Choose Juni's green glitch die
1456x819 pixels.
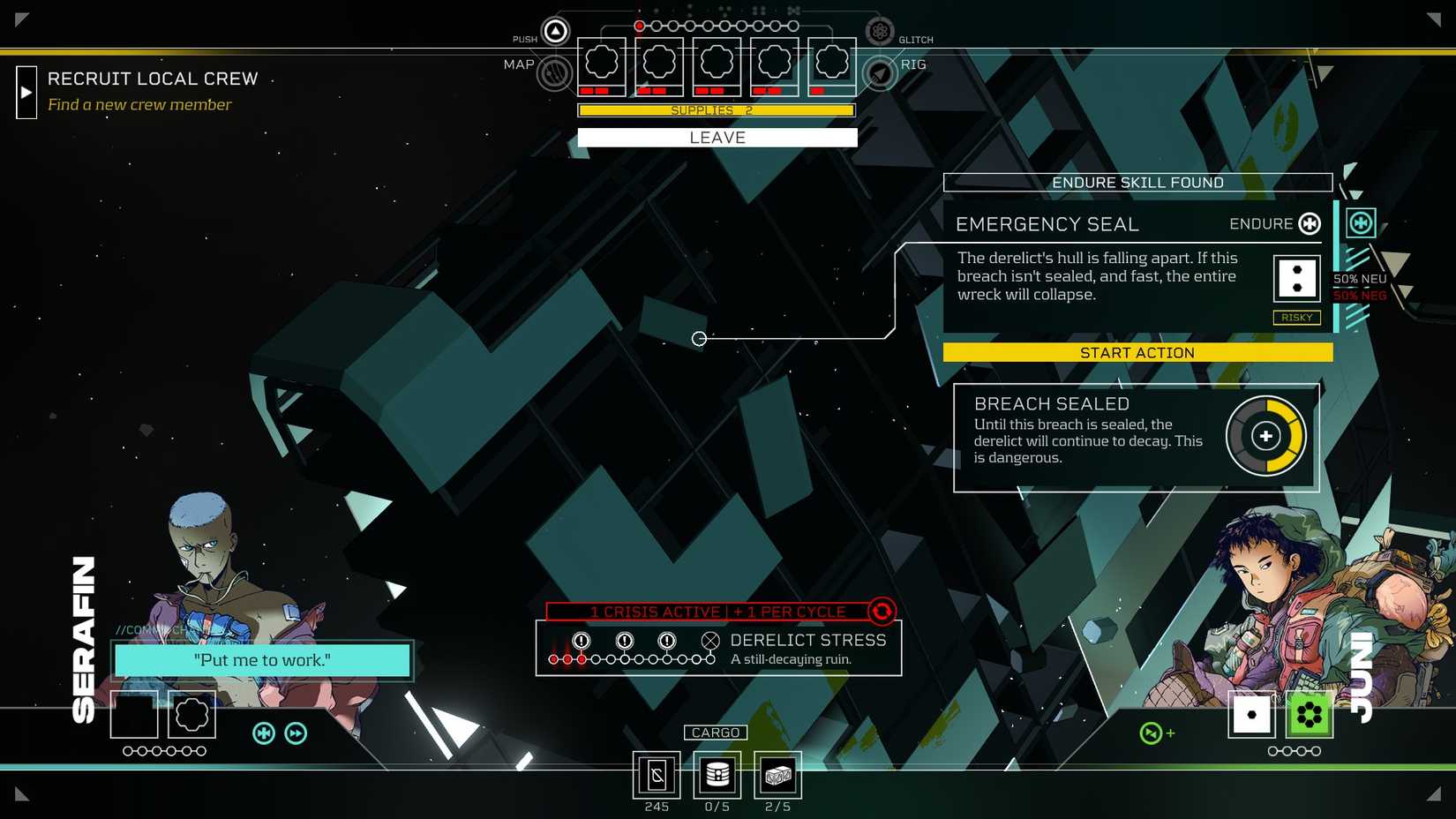[1310, 715]
